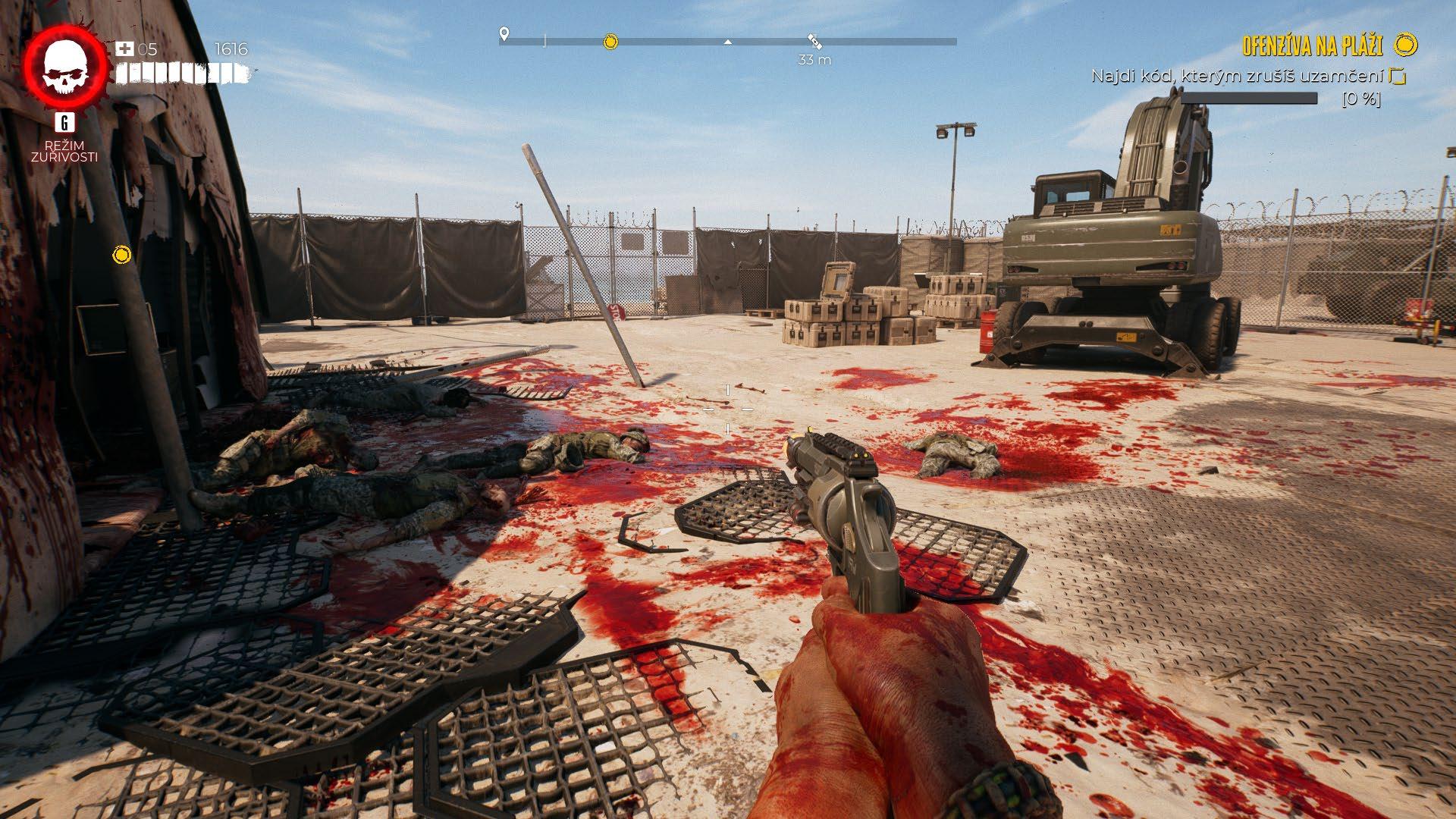Select the medkit icon next to 05
Image resolution: width=1456 pixels, height=819 pixels.
coord(124,49)
